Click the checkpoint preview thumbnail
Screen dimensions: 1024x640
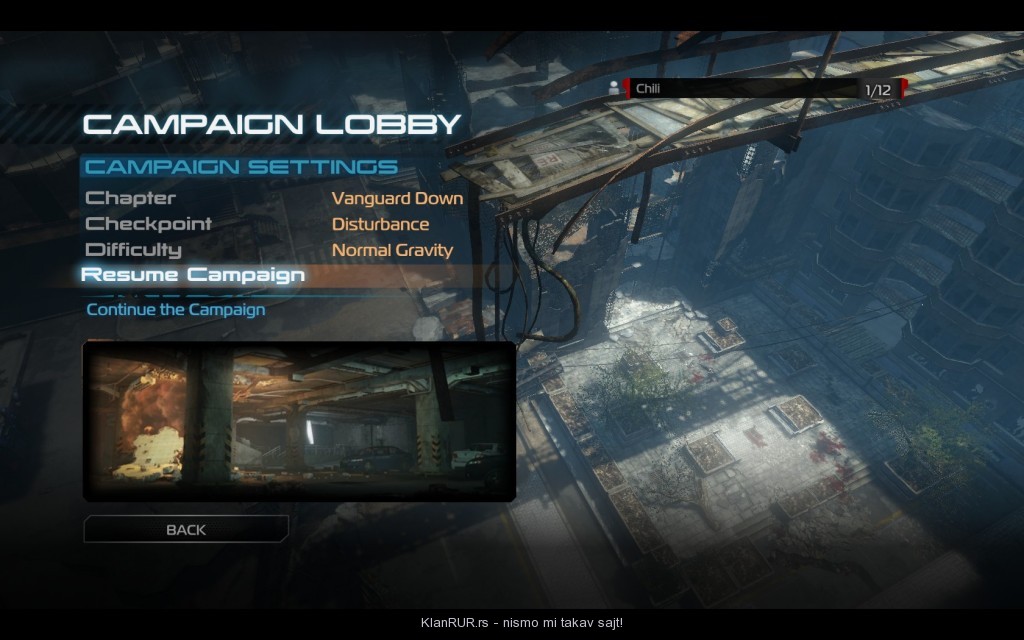pos(299,421)
